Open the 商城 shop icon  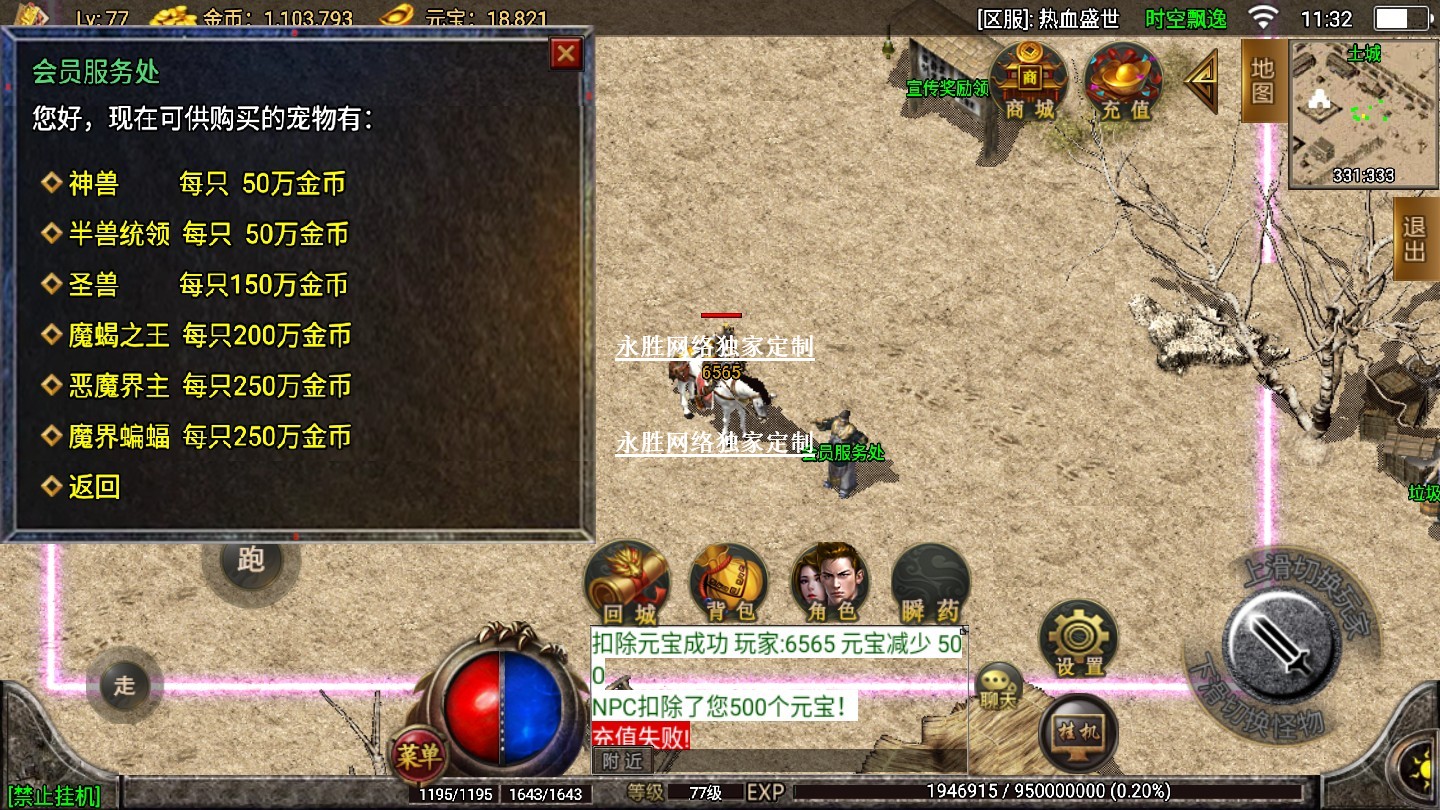1029,82
